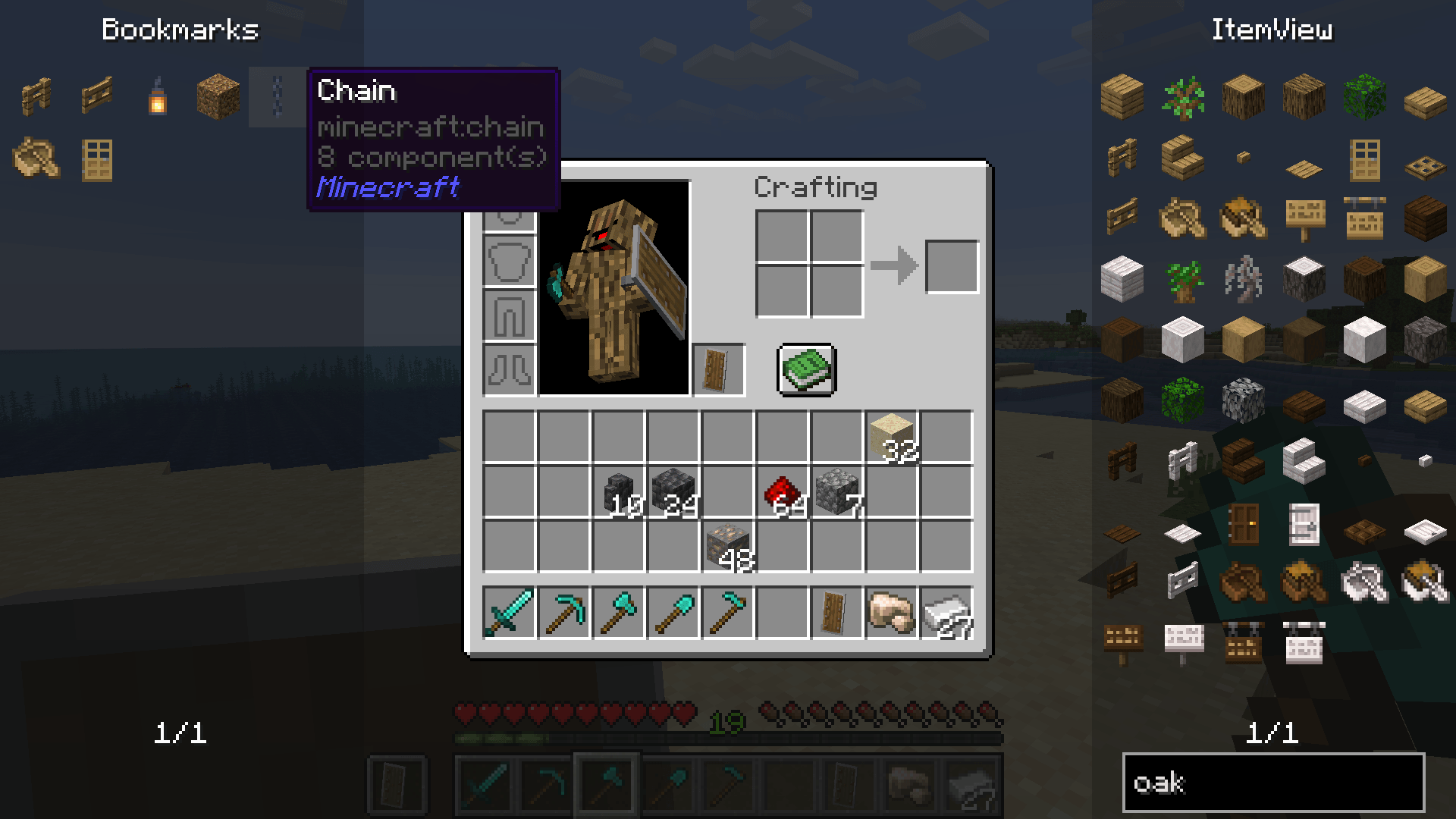Open the green crafting recipe book

click(806, 369)
